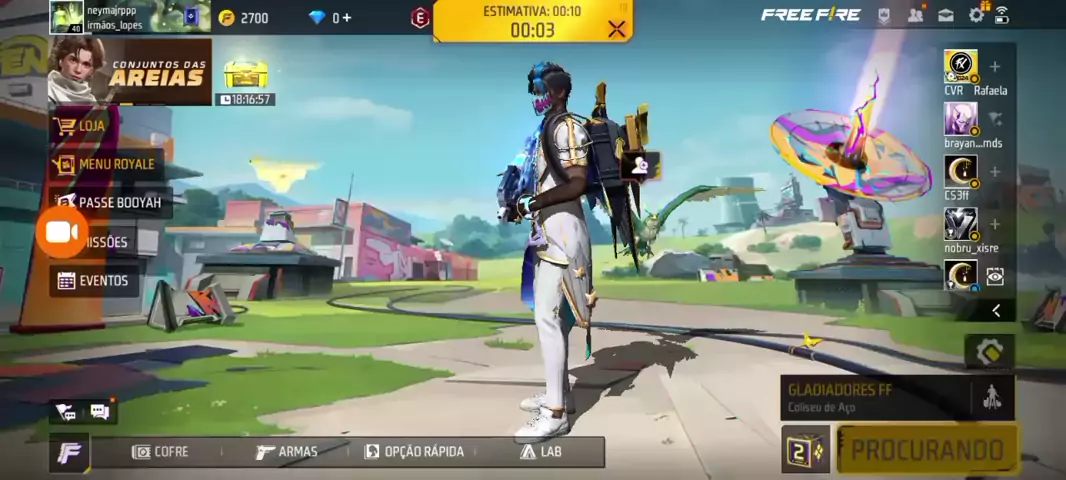Add diamonds with the plus button
The image size is (1066, 480).
346,17
